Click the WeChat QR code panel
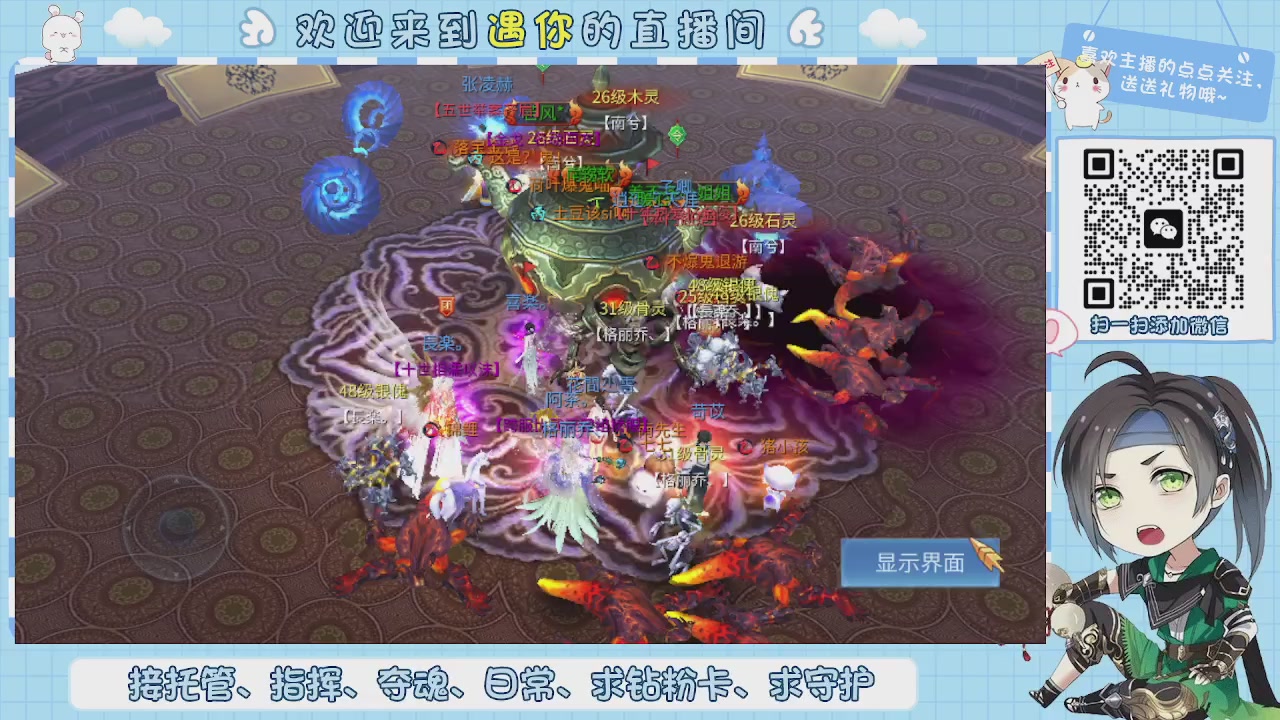1280x720 pixels. click(1170, 230)
